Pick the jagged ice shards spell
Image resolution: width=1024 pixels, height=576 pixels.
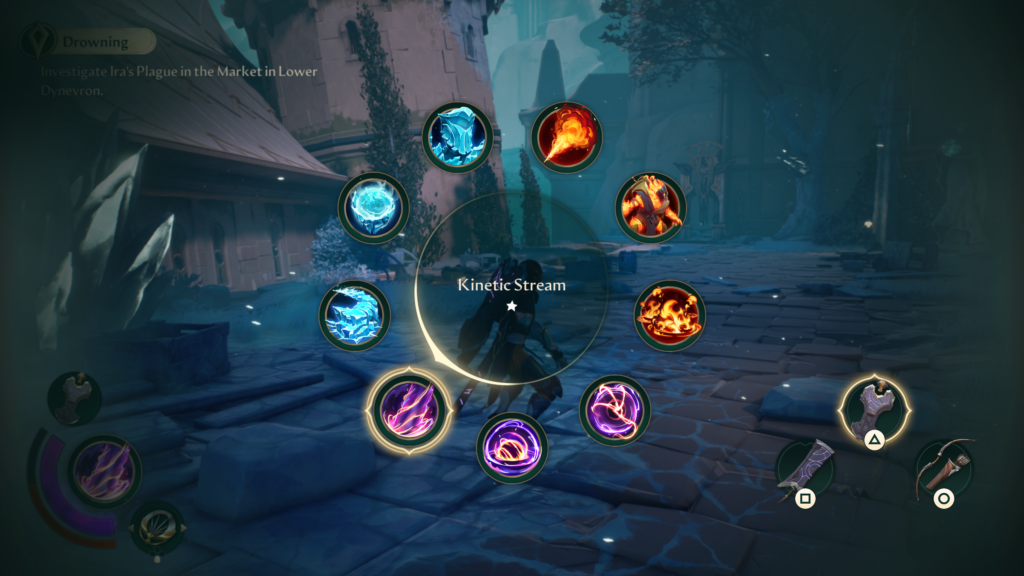point(354,315)
